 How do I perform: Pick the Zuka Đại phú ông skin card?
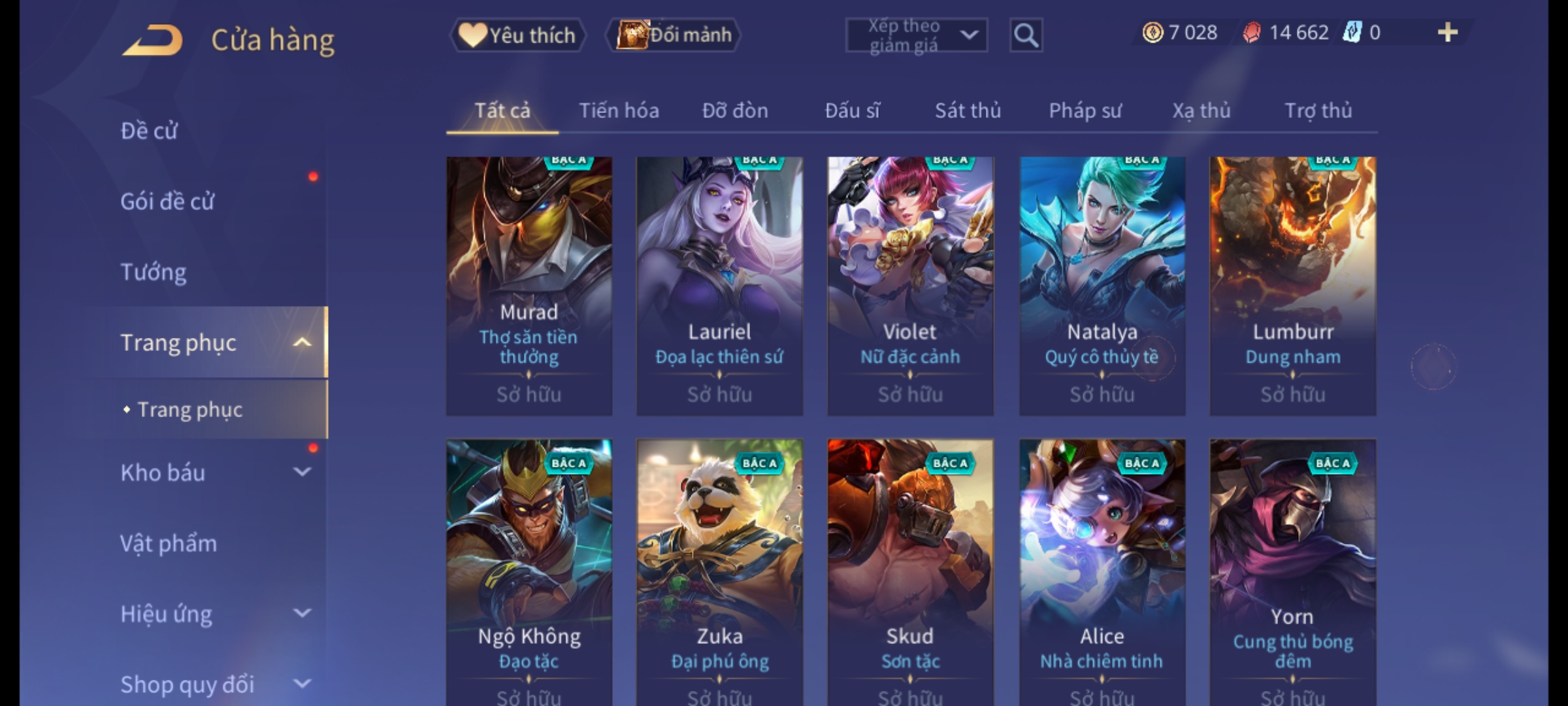[x=719, y=569]
